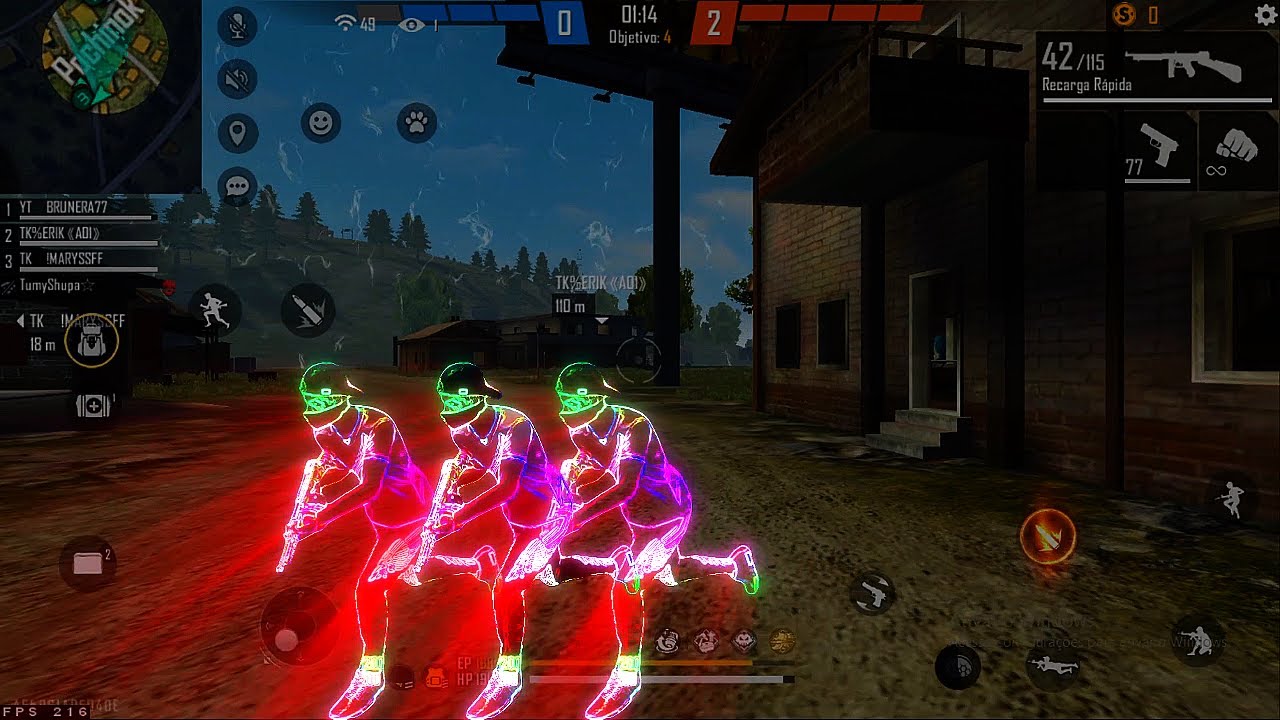Screen dimensions: 1280x720
Task: Toggle the microphone icon
Action: (x=237, y=27)
